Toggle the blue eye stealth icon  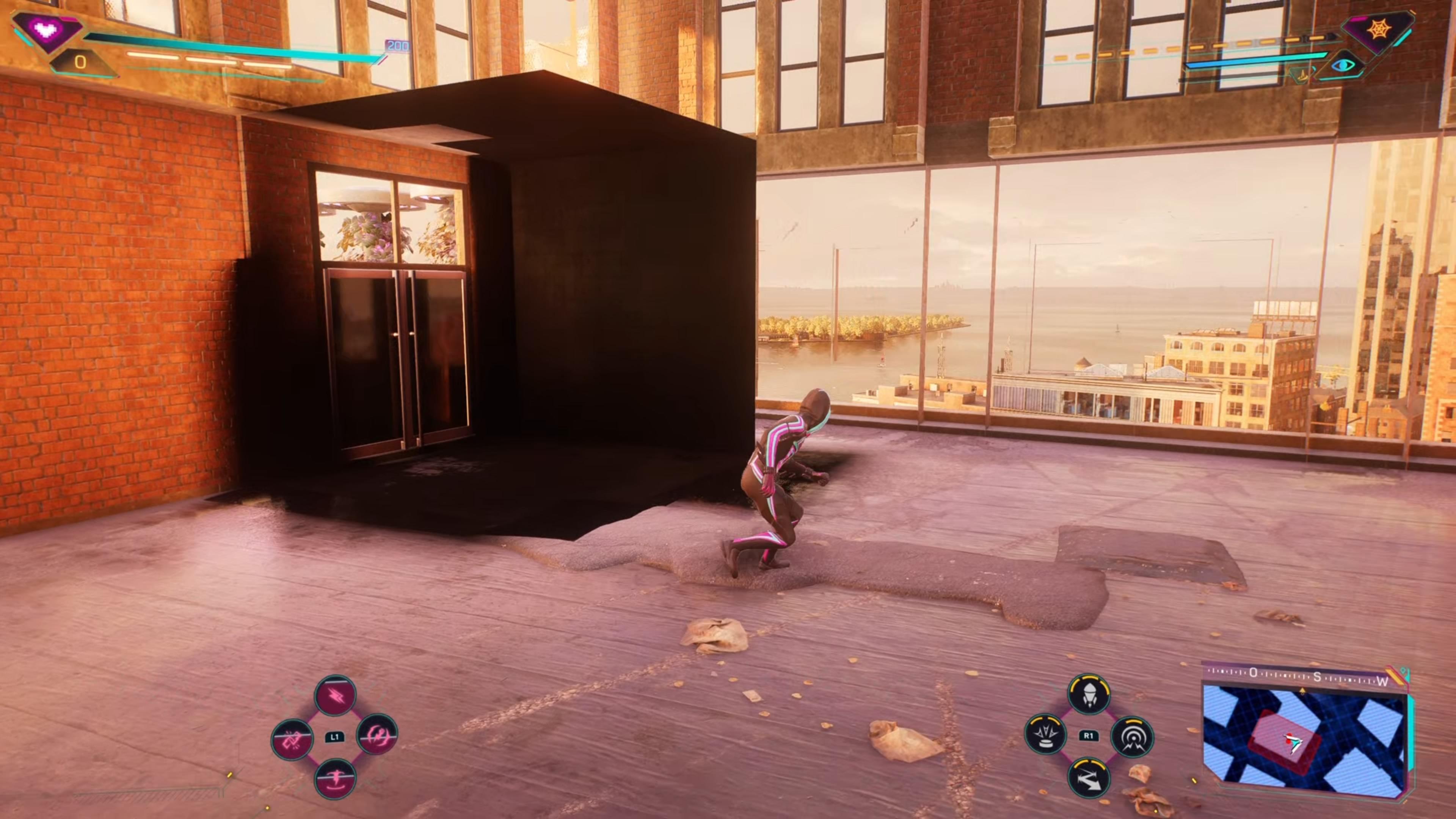pyautogui.click(x=1344, y=65)
